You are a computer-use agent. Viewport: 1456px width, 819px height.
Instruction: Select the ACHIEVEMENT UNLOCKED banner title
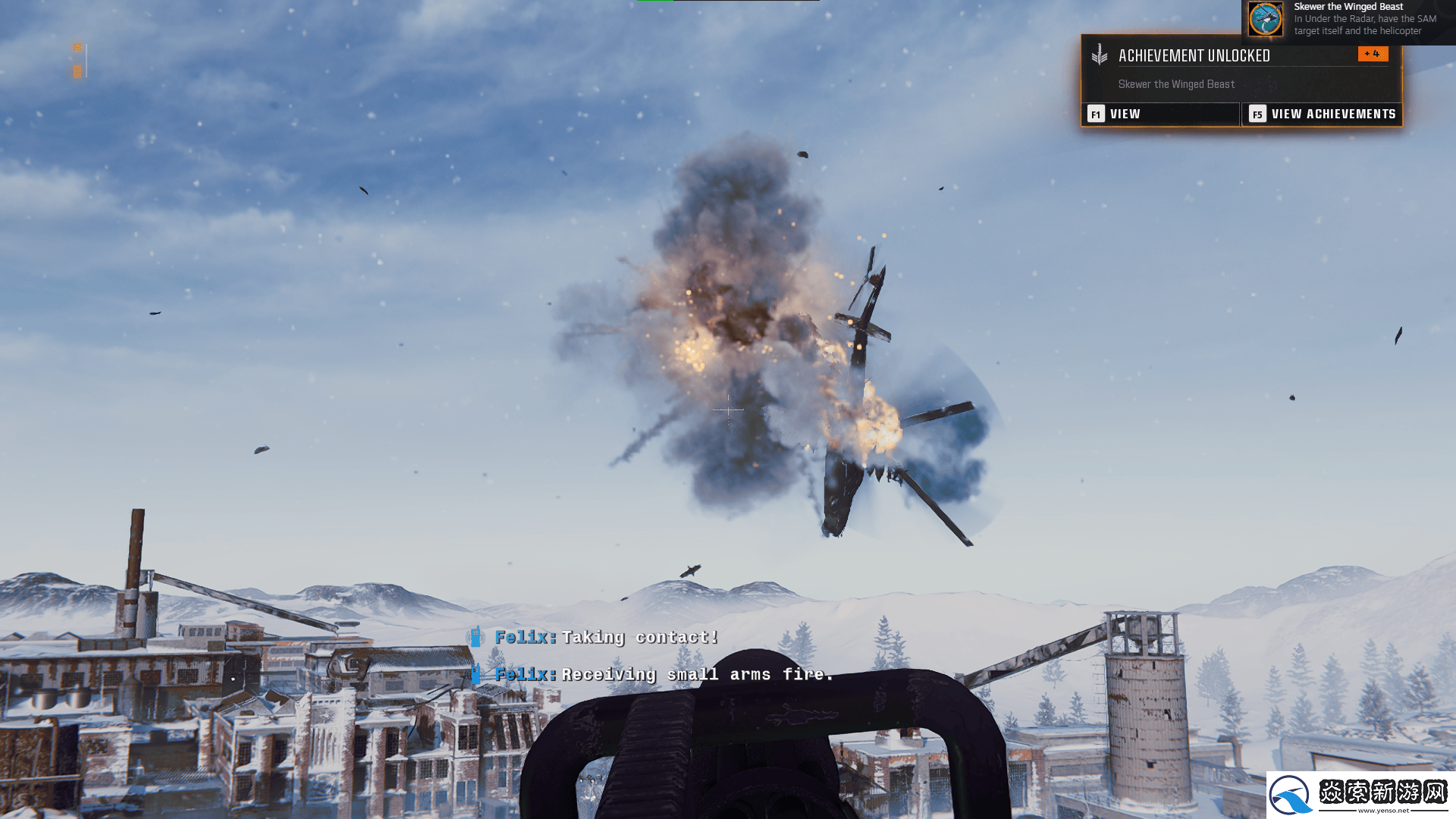[x=1194, y=56]
